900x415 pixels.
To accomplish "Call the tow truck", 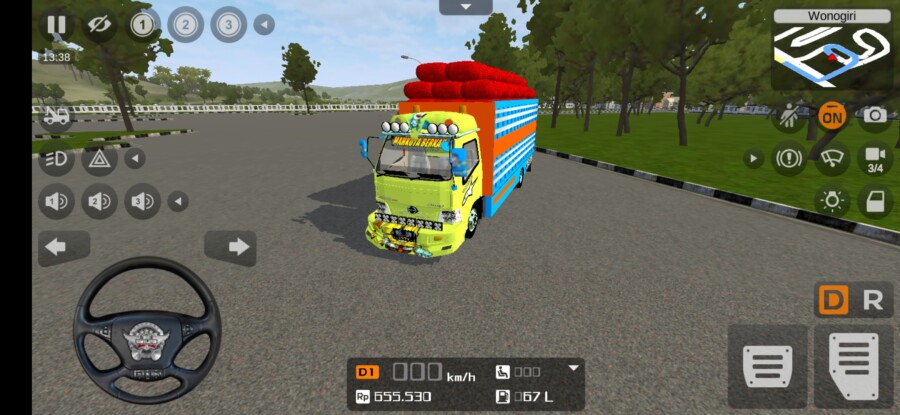I will [x=56, y=116].
